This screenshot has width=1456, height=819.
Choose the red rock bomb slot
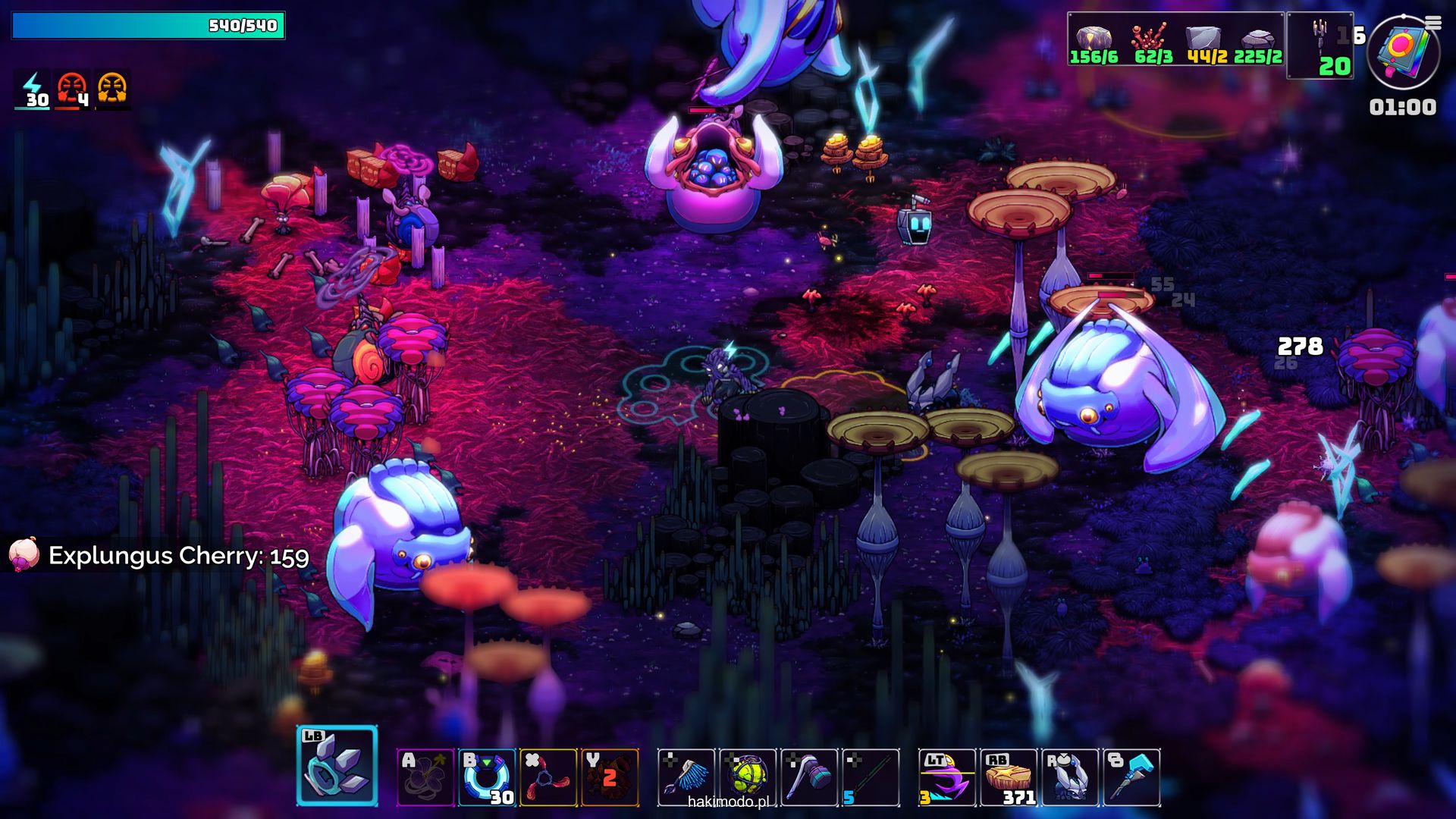pos(610,777)
